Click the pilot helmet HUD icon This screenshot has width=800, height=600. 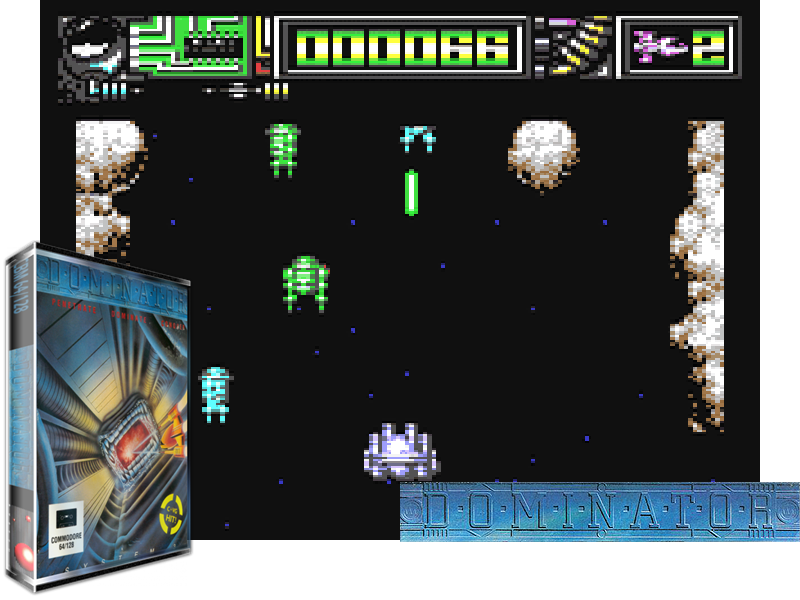[x=93, y=47]
